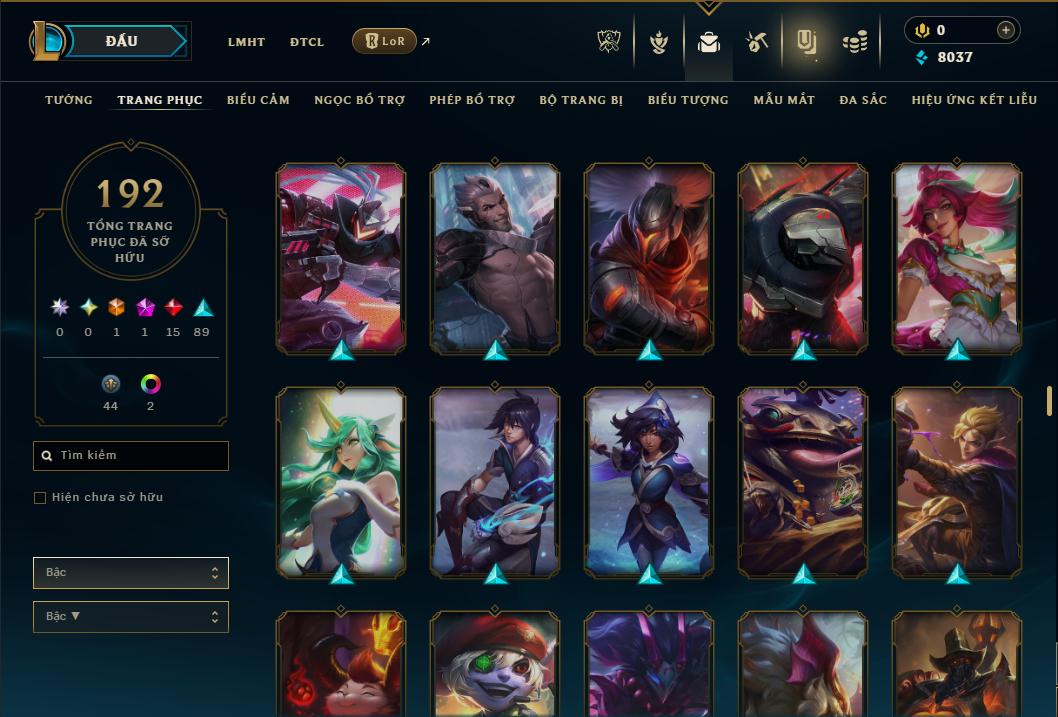Open the Bậc ▼ sort order dropdown
This screenshot has width=1058, height=717.
(x=131, y=617)
